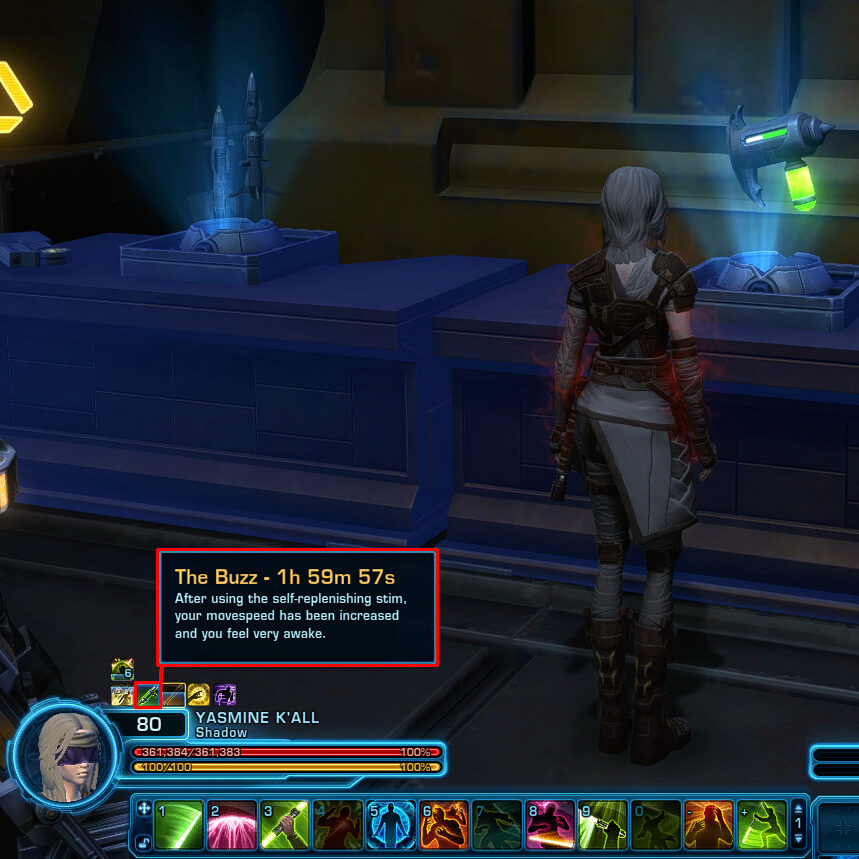859x859 pixels.
Task: Click the hotbar move arrows handle
Action: pos(143,808)
